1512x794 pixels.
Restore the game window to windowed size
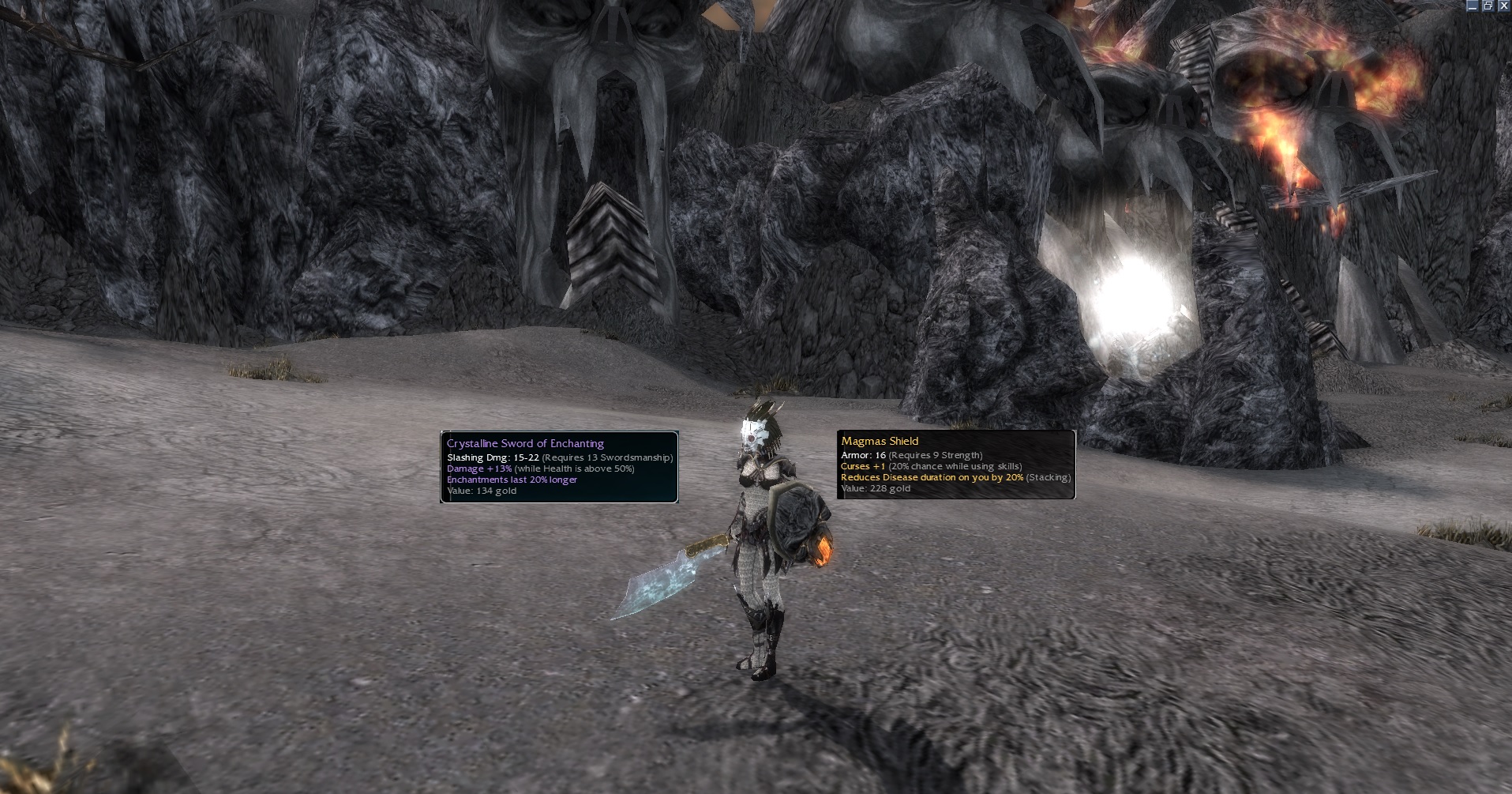pyautogui.click(x=1488, y=6)
